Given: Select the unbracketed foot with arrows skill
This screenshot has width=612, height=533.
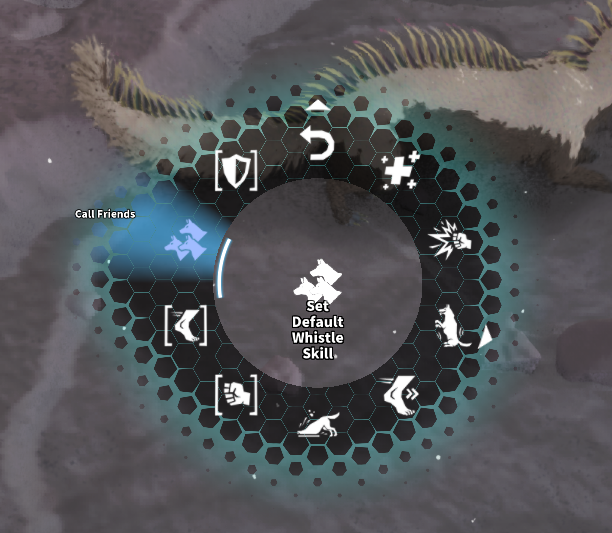Looking at the screenshot, I should tap(402, 394).
